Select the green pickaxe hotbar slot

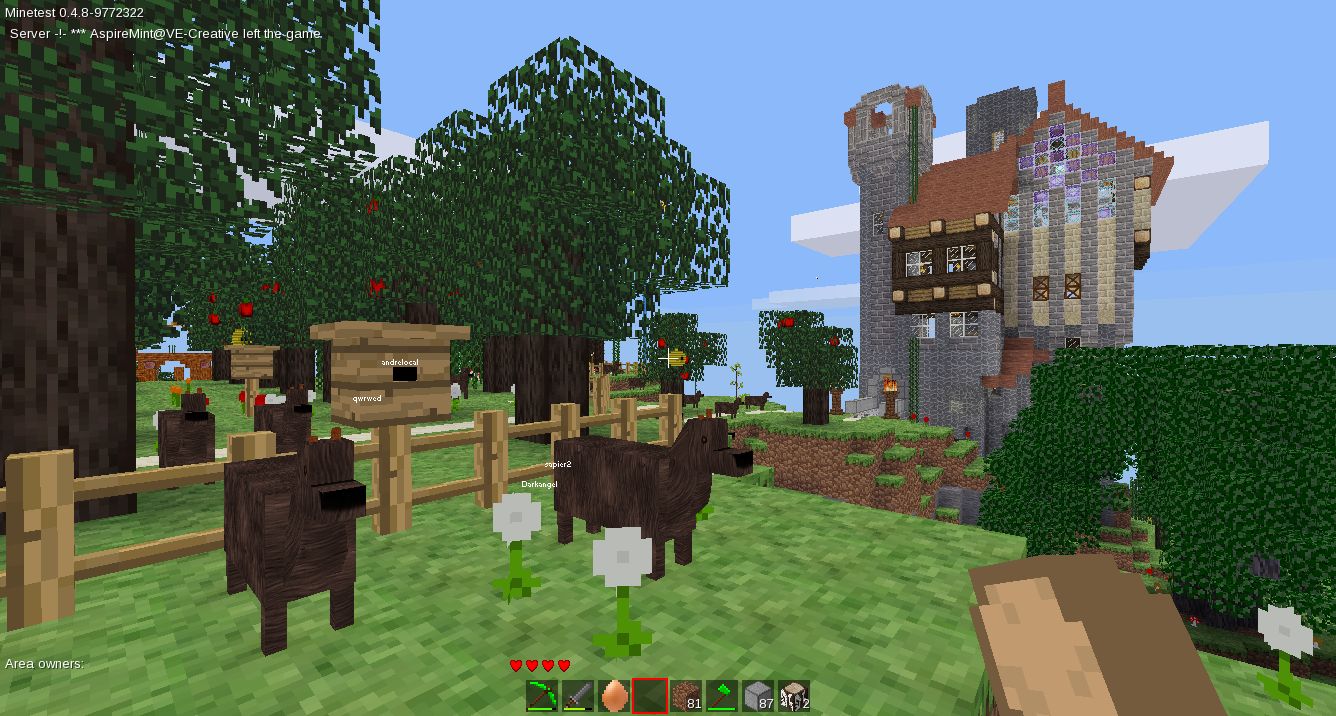[x=542, y=695]
